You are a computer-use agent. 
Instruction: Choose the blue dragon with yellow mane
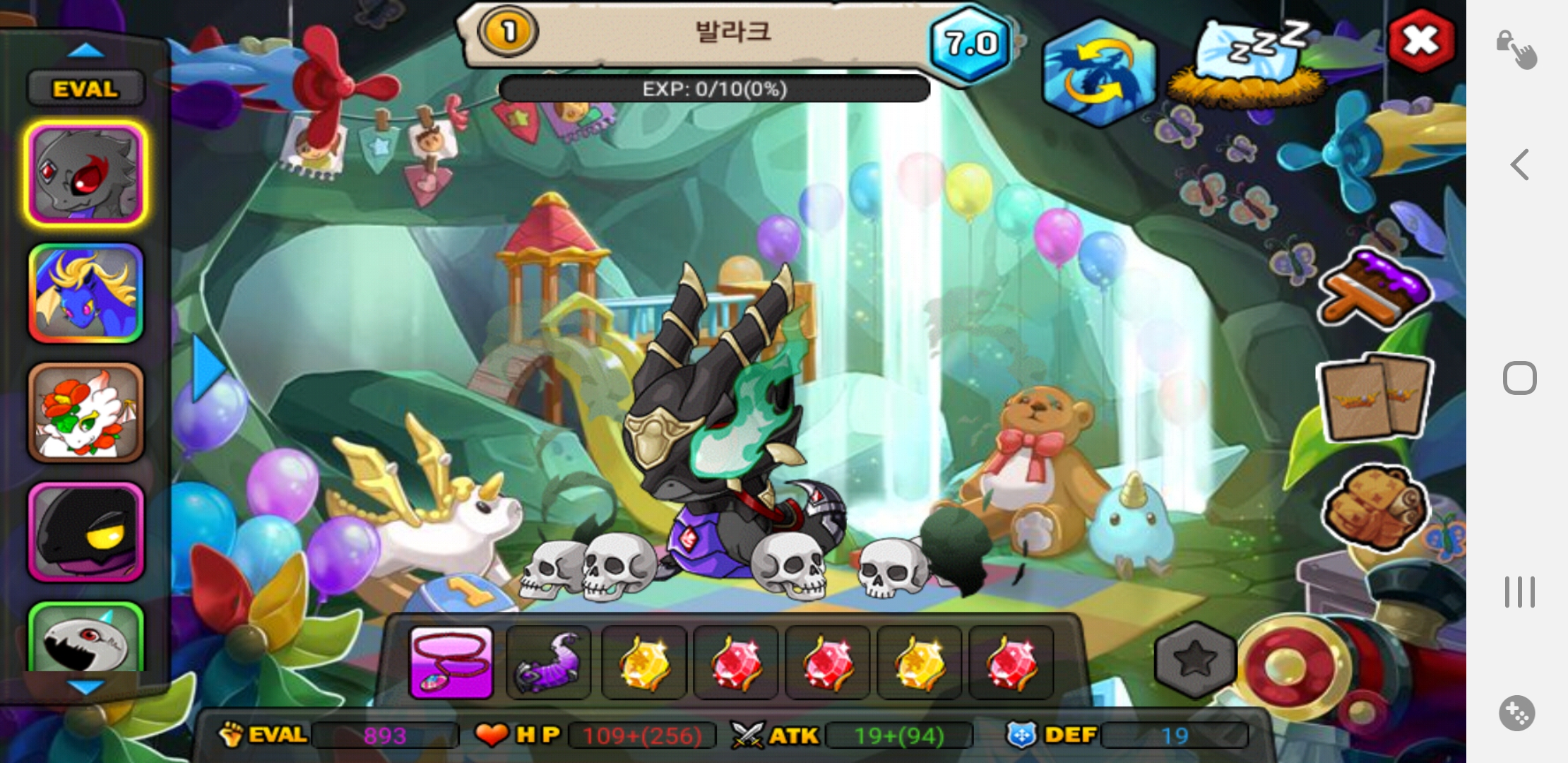[86, 293]
